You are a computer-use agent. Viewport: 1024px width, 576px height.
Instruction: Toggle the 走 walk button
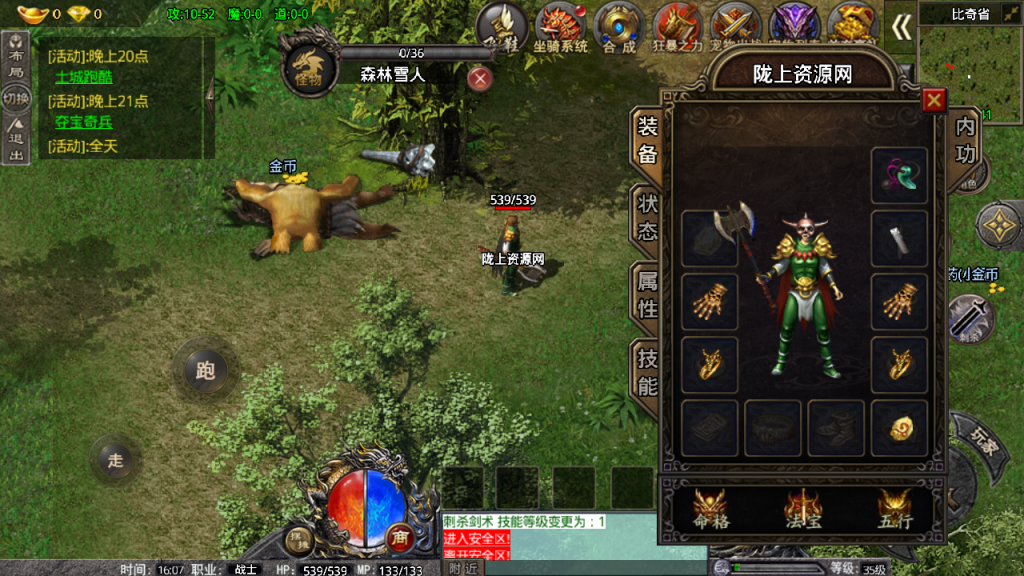(x=116, y=460)
